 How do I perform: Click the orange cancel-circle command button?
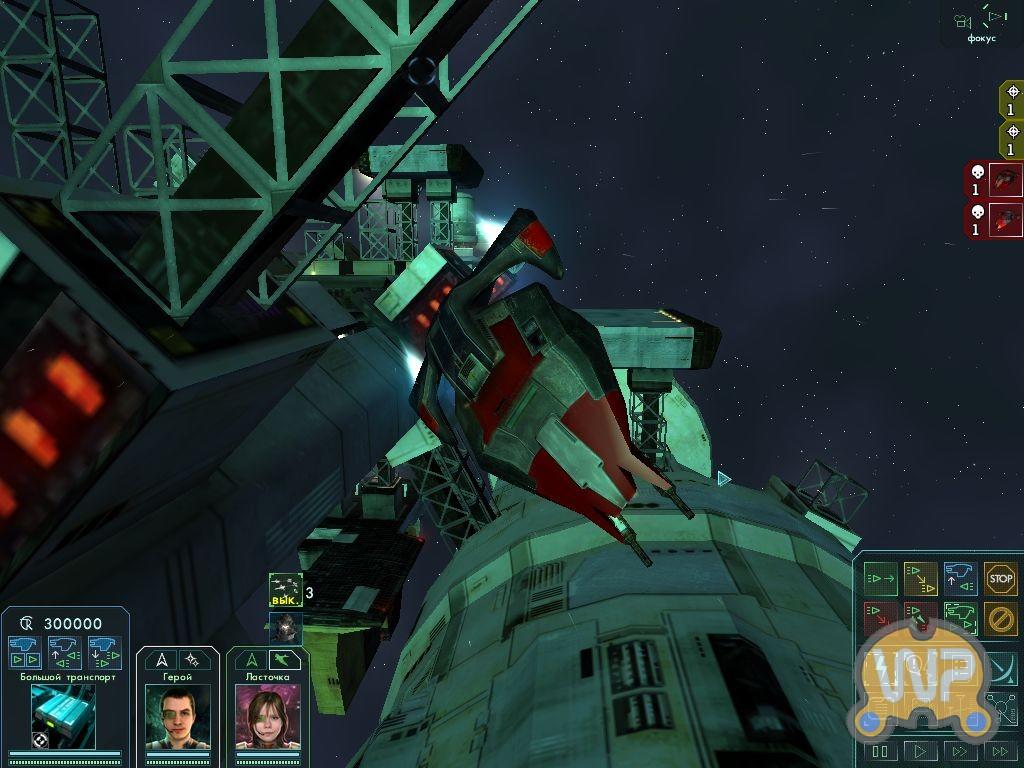pos(1000,617)
